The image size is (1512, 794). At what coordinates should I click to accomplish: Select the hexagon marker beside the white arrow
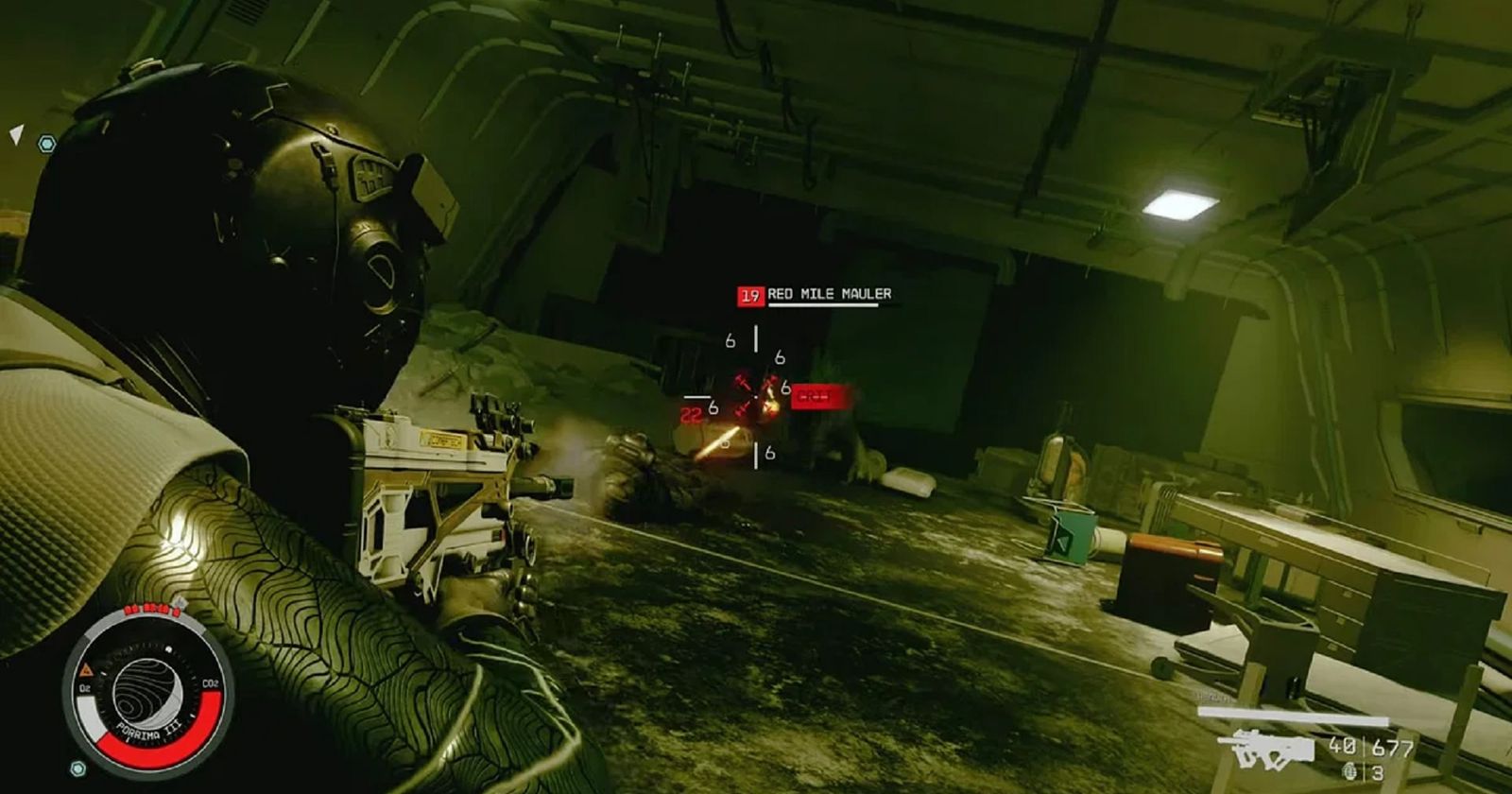(46, 144)
